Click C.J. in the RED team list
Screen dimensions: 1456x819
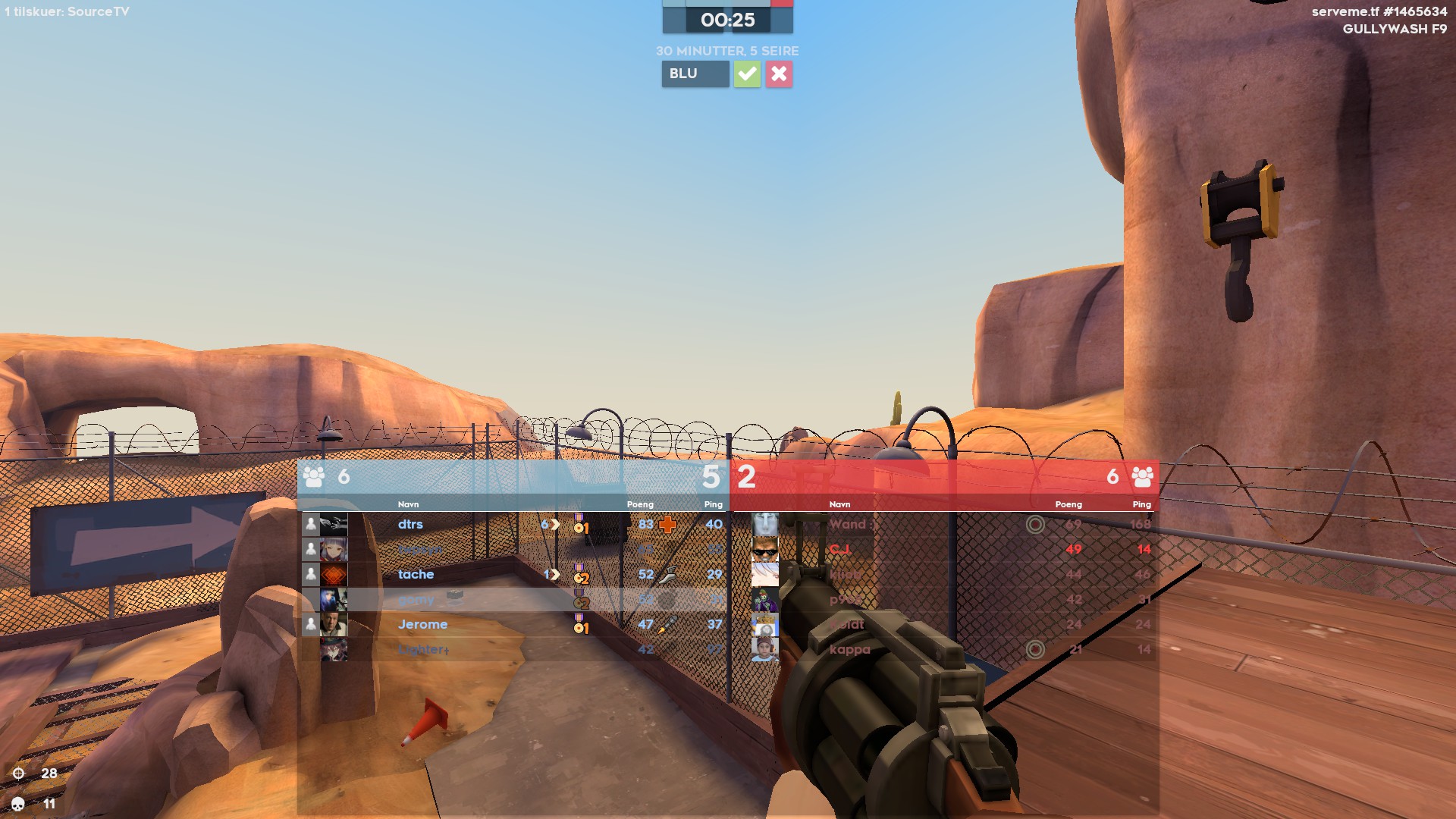[x=839, y=549]
